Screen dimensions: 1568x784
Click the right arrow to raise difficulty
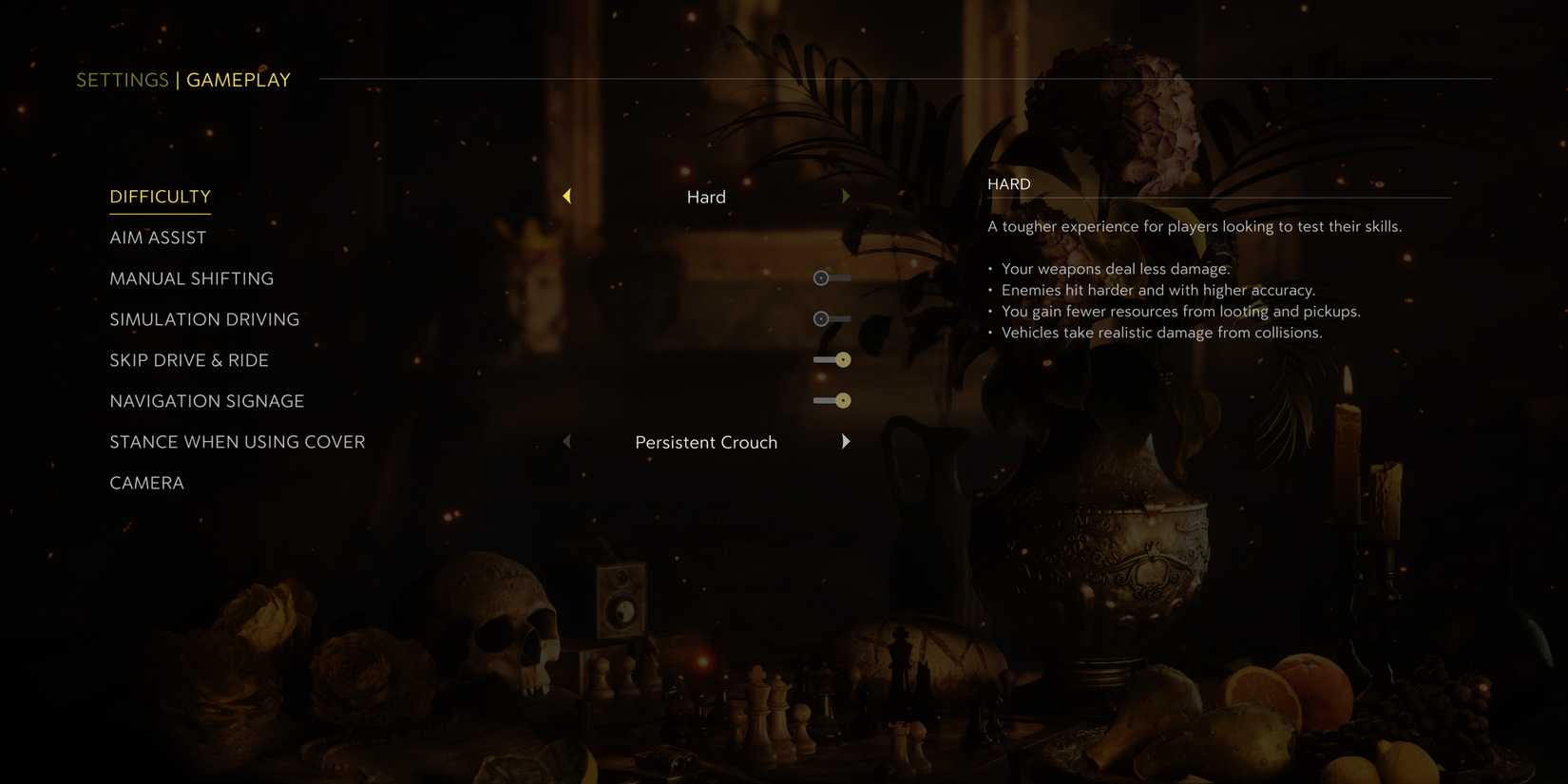coord(846,196)
